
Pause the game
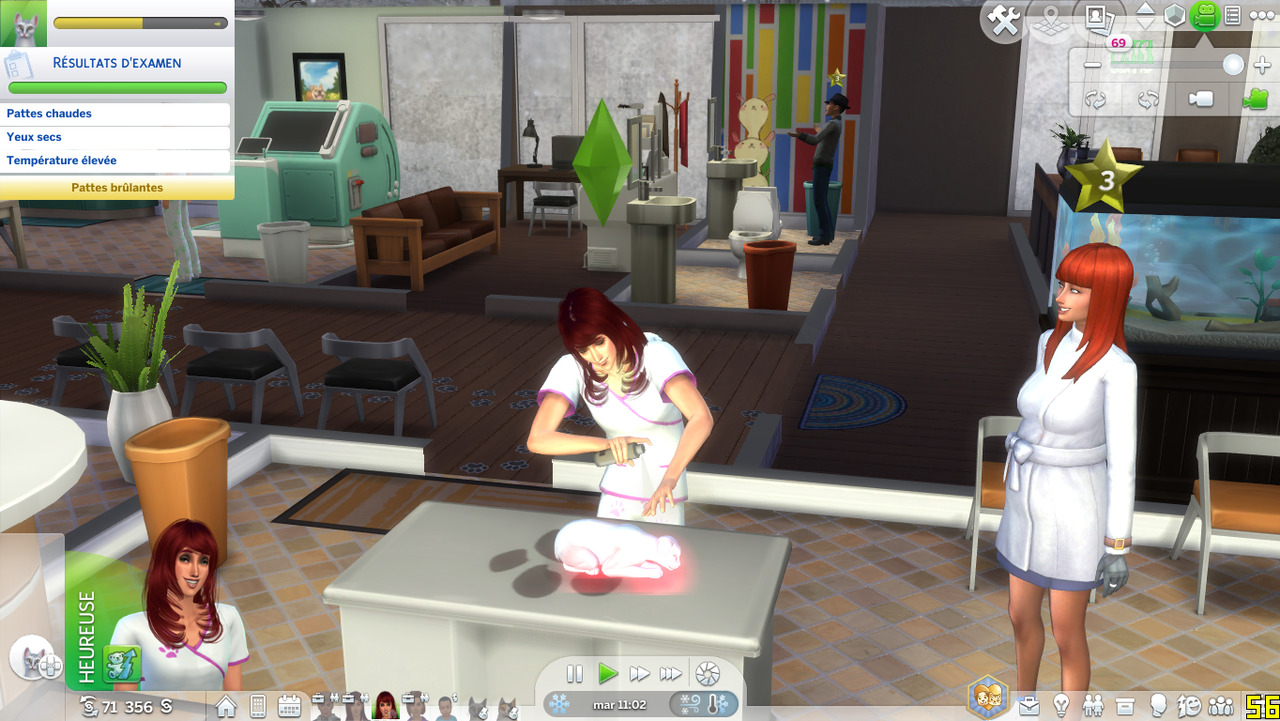pos(575,674)
